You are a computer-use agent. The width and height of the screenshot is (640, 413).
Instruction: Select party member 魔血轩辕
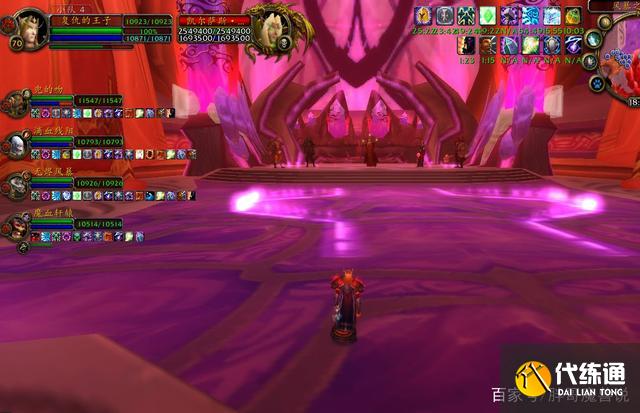pyautogui.click(x=16, y=225)
